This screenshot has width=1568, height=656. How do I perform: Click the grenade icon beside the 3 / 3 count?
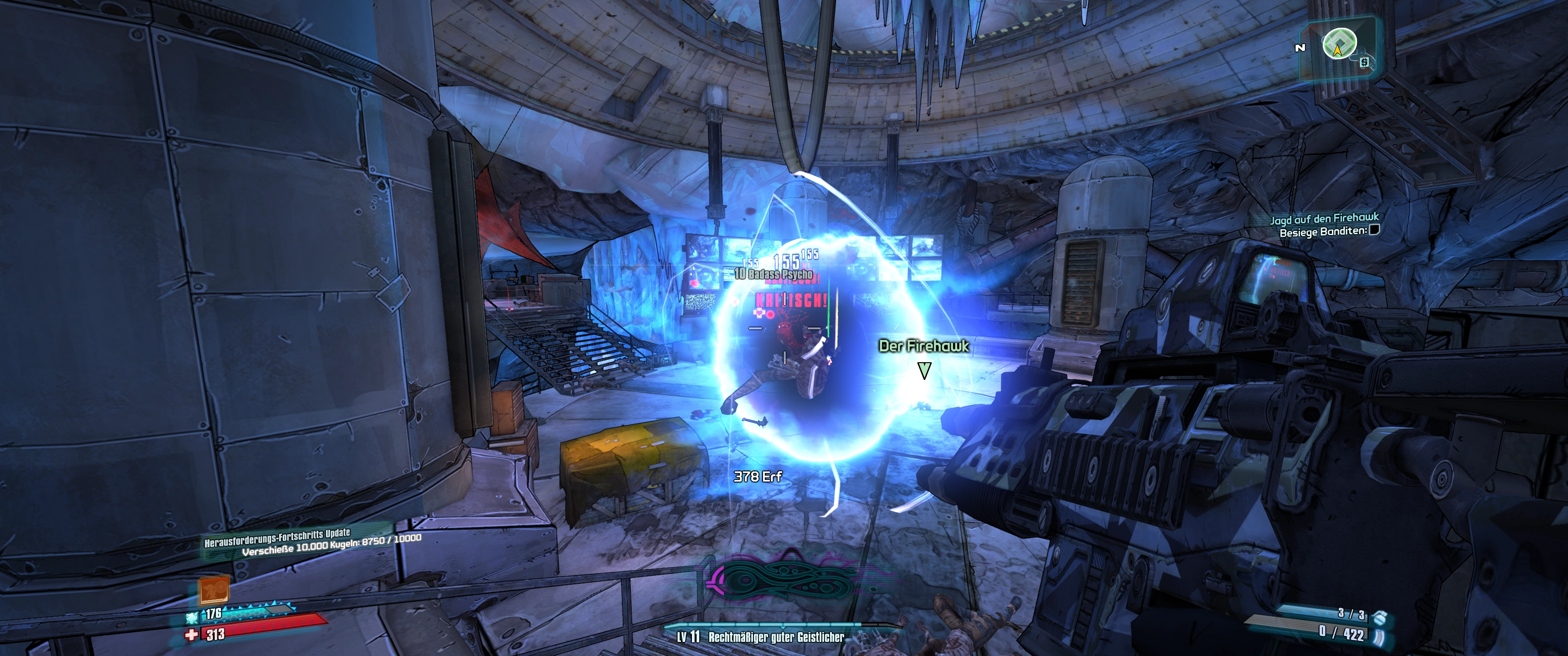click(x=1379, y=616)
